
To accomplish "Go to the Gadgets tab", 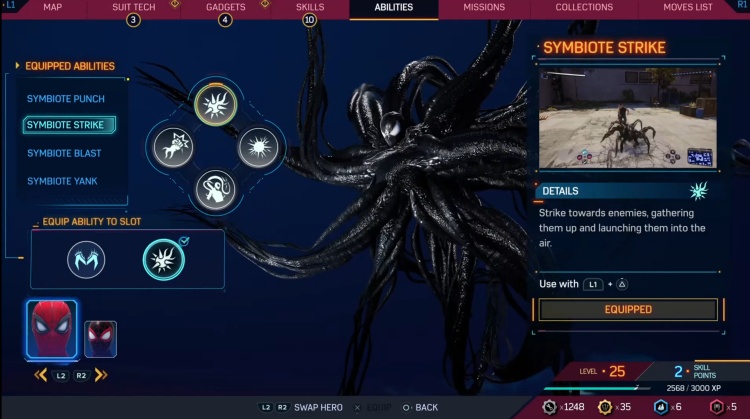I will [x=224, y=8].
